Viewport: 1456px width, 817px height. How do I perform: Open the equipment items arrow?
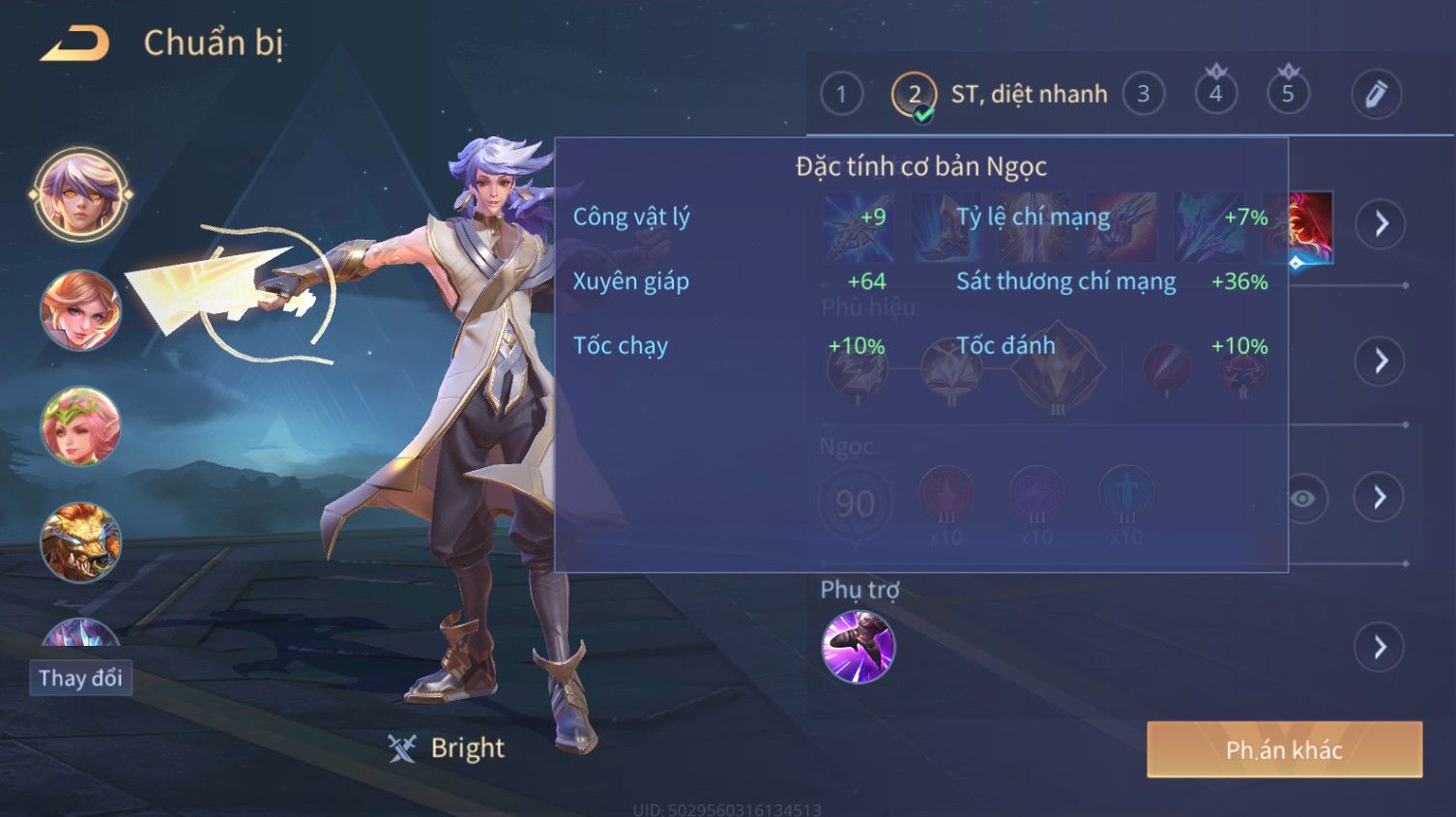coord(1380,223)
